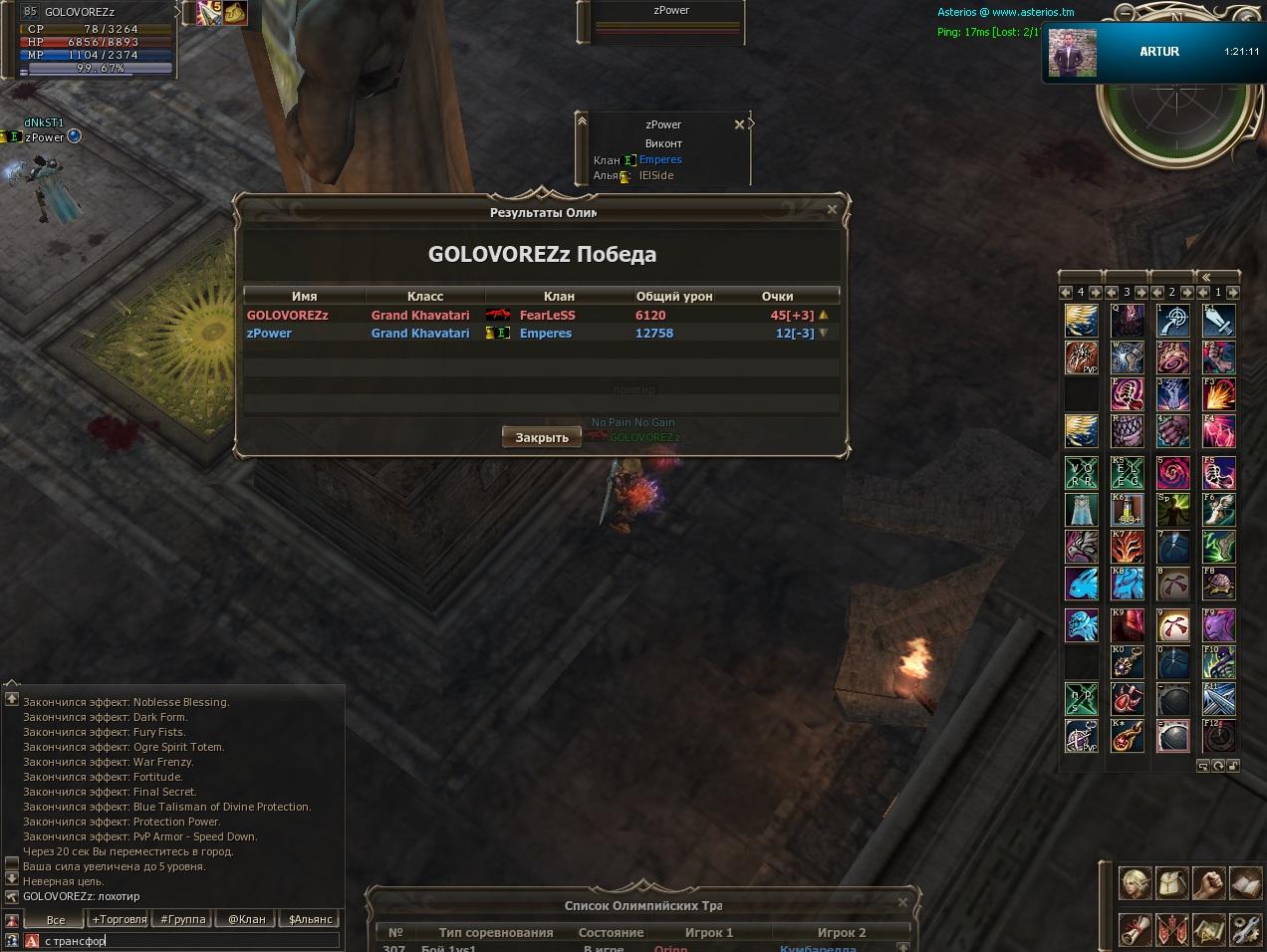
Task: Focus the chat message input field
Action: pos(189,940)
